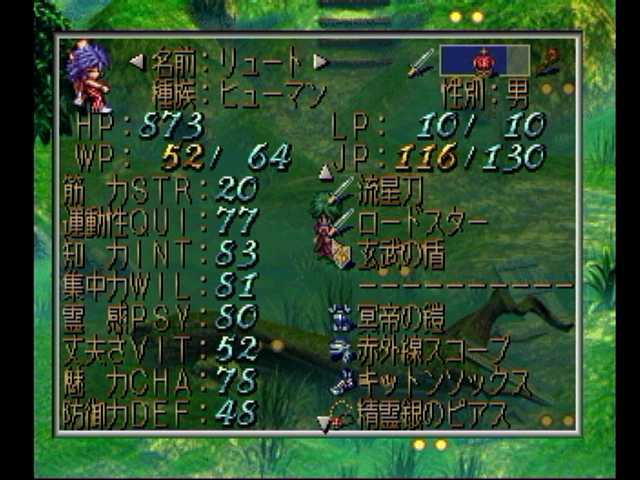Image resolution: width=640 pixels, height=480 pixels.
Task: Click the right arrow beside the character name
Action: pos(320,62)
